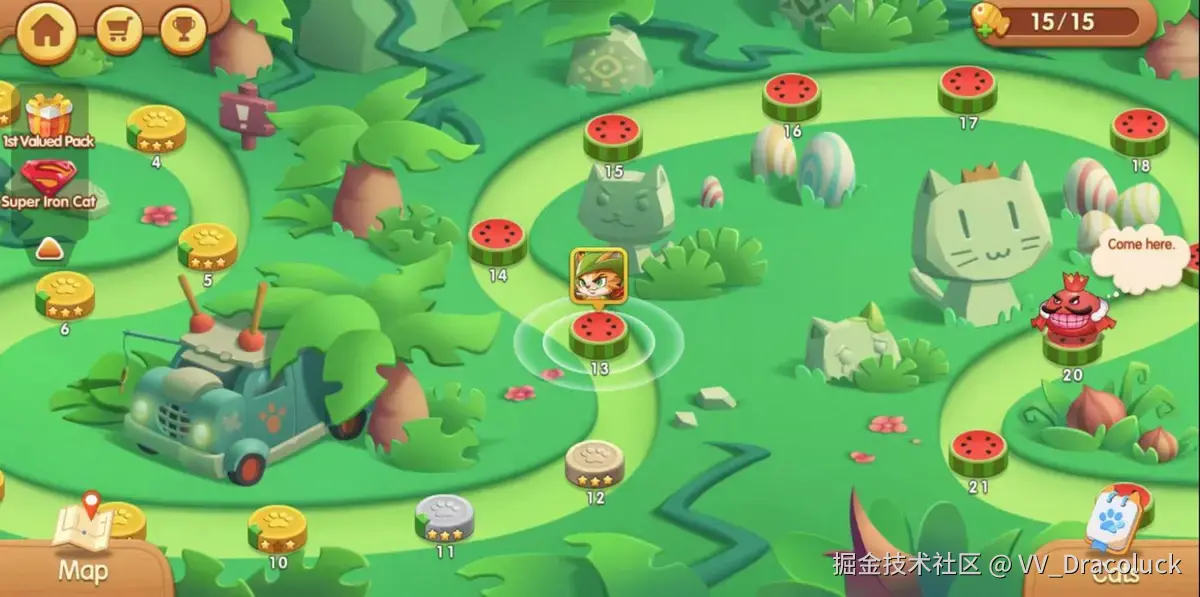The width and height of the screenshot is (1200, 597).
Task: Select watermelon level 16
Action: pyautogui.click(x=791, y=96)
